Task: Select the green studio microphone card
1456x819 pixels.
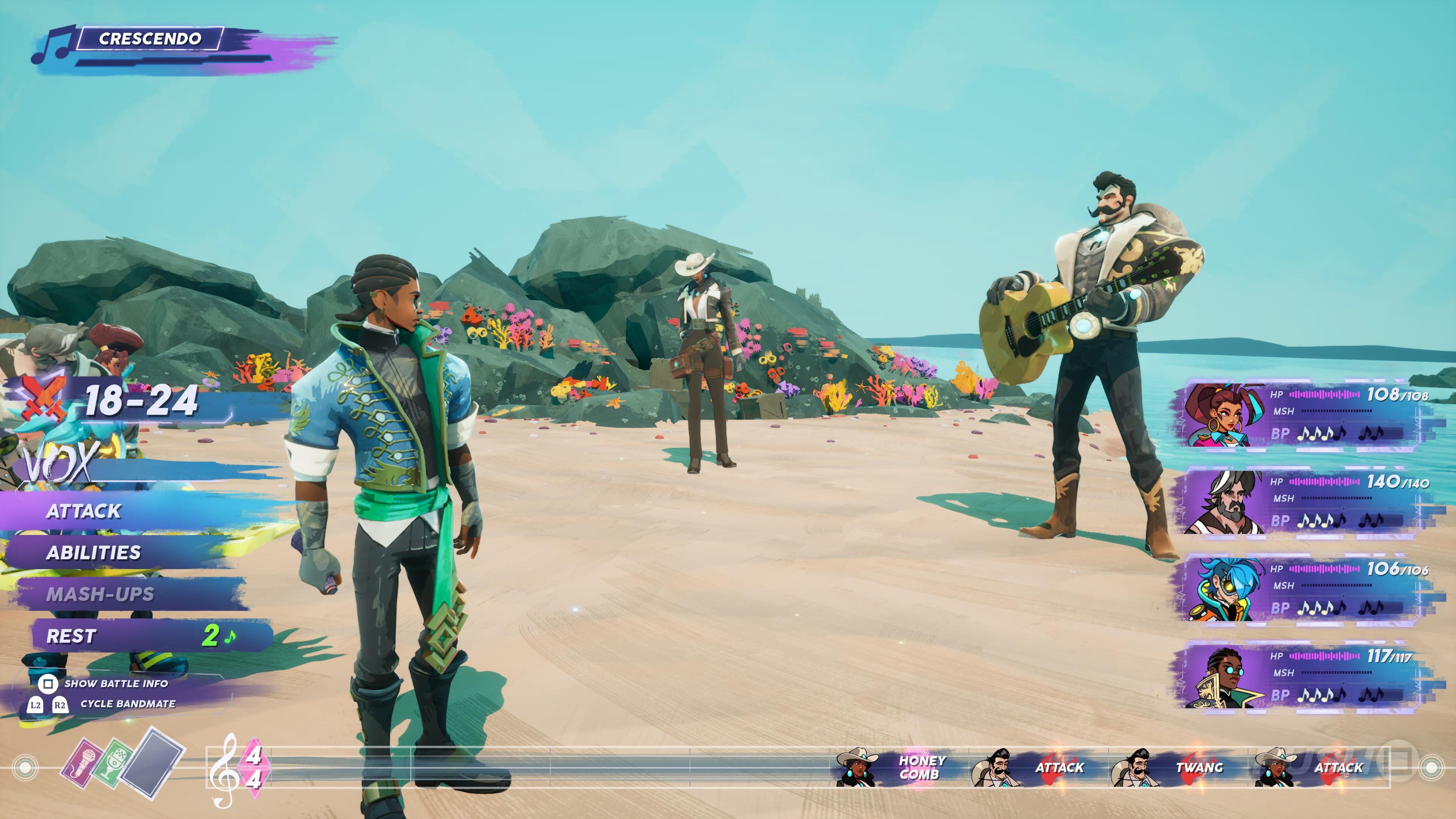Action: click(114, 763)
